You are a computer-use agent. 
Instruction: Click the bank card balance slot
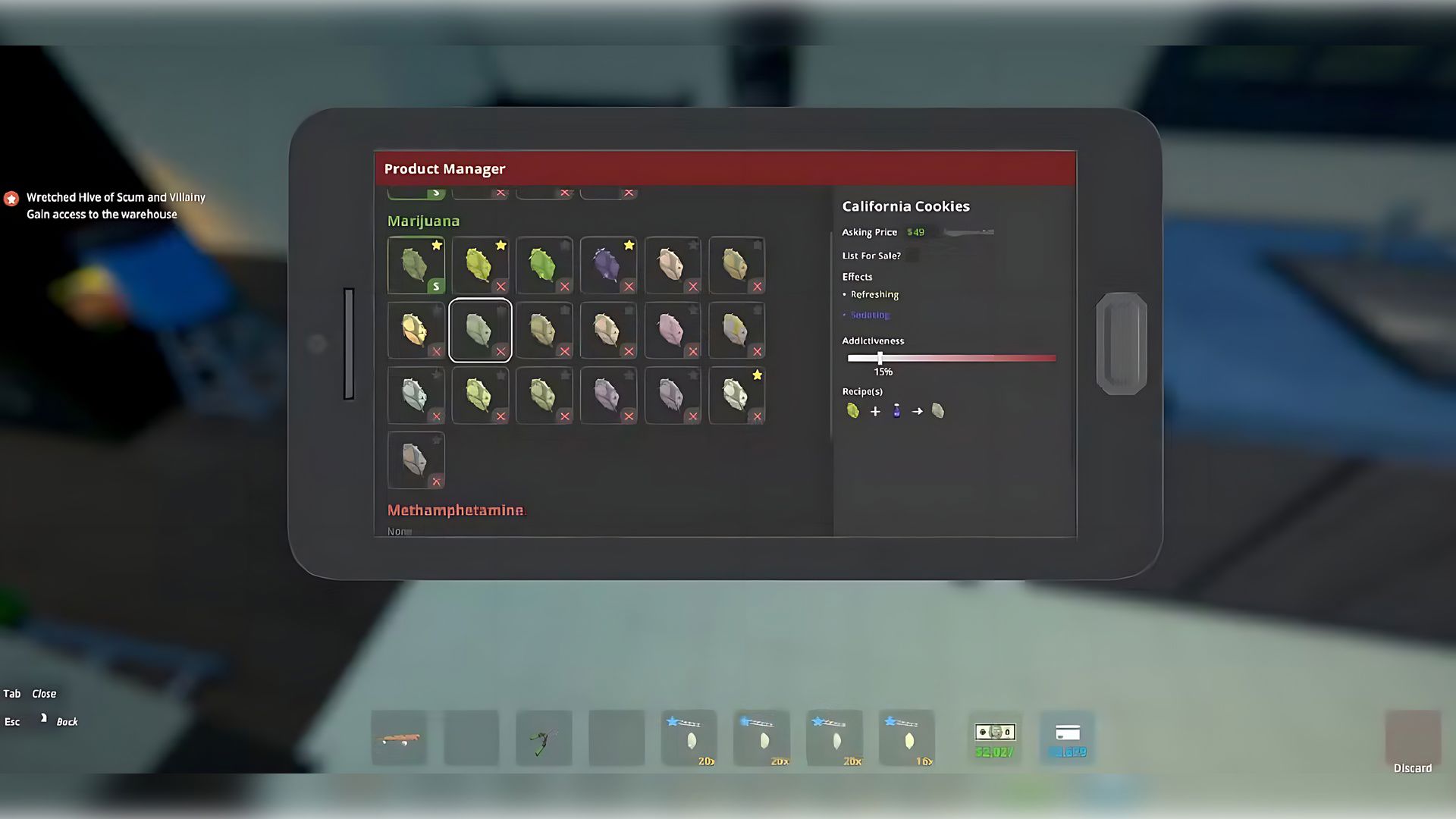click(x=1067, y=738)
